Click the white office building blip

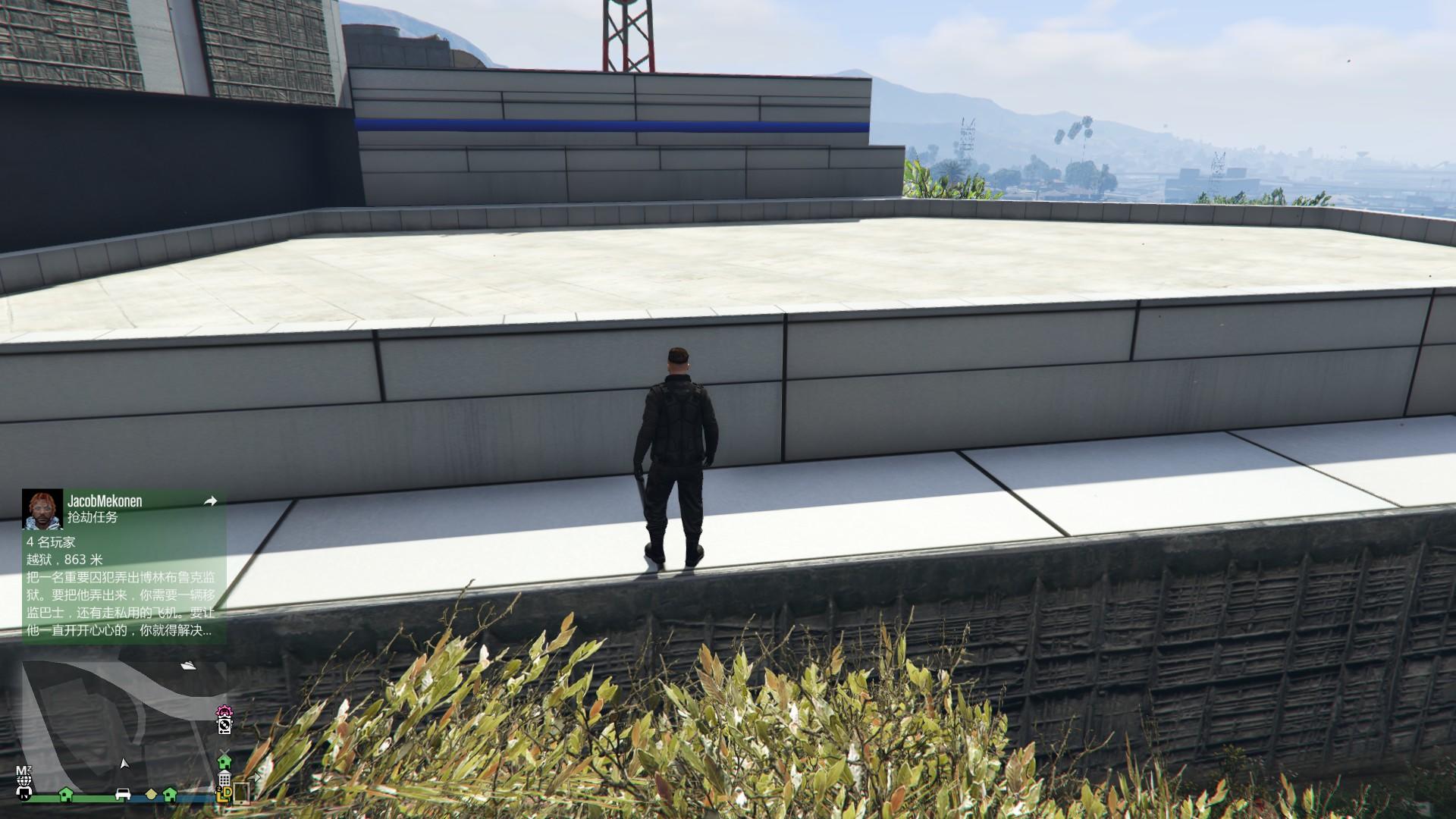click(x=224, y=779)
